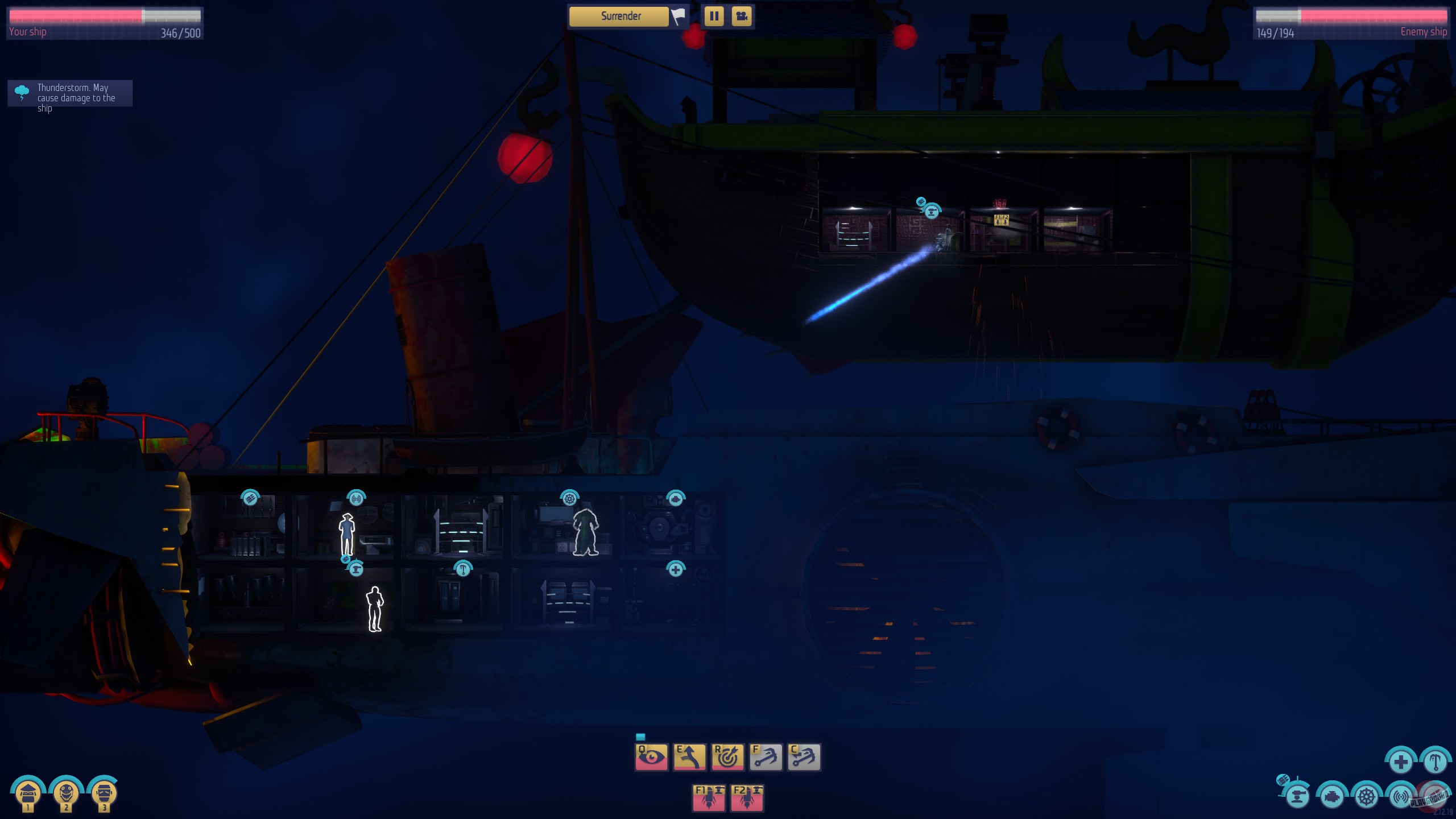1456x819 pixels.
Task: Select the helm wheel system icon
Action: [1366, 797]
